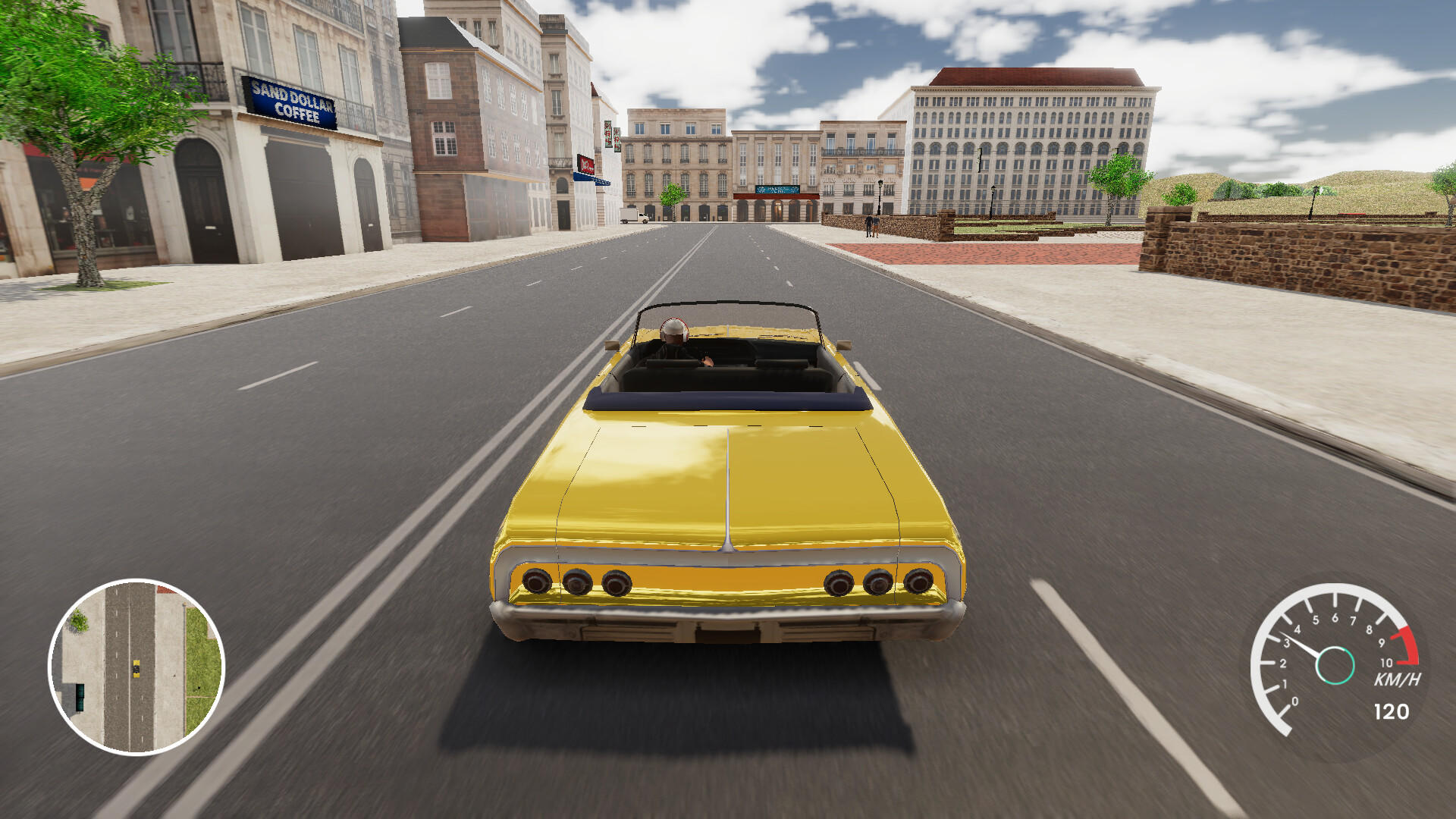
Task: Click the number 10 on the tachometer dial
Action: [x=1386, y=663]
